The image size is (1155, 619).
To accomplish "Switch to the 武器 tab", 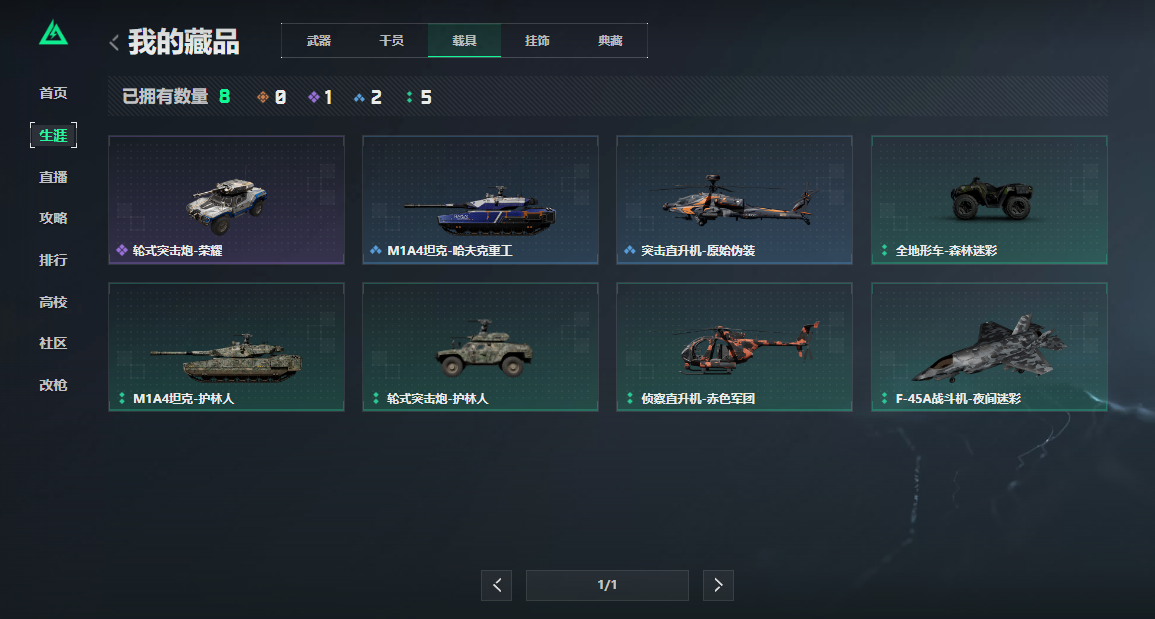I will click(319, 41).
